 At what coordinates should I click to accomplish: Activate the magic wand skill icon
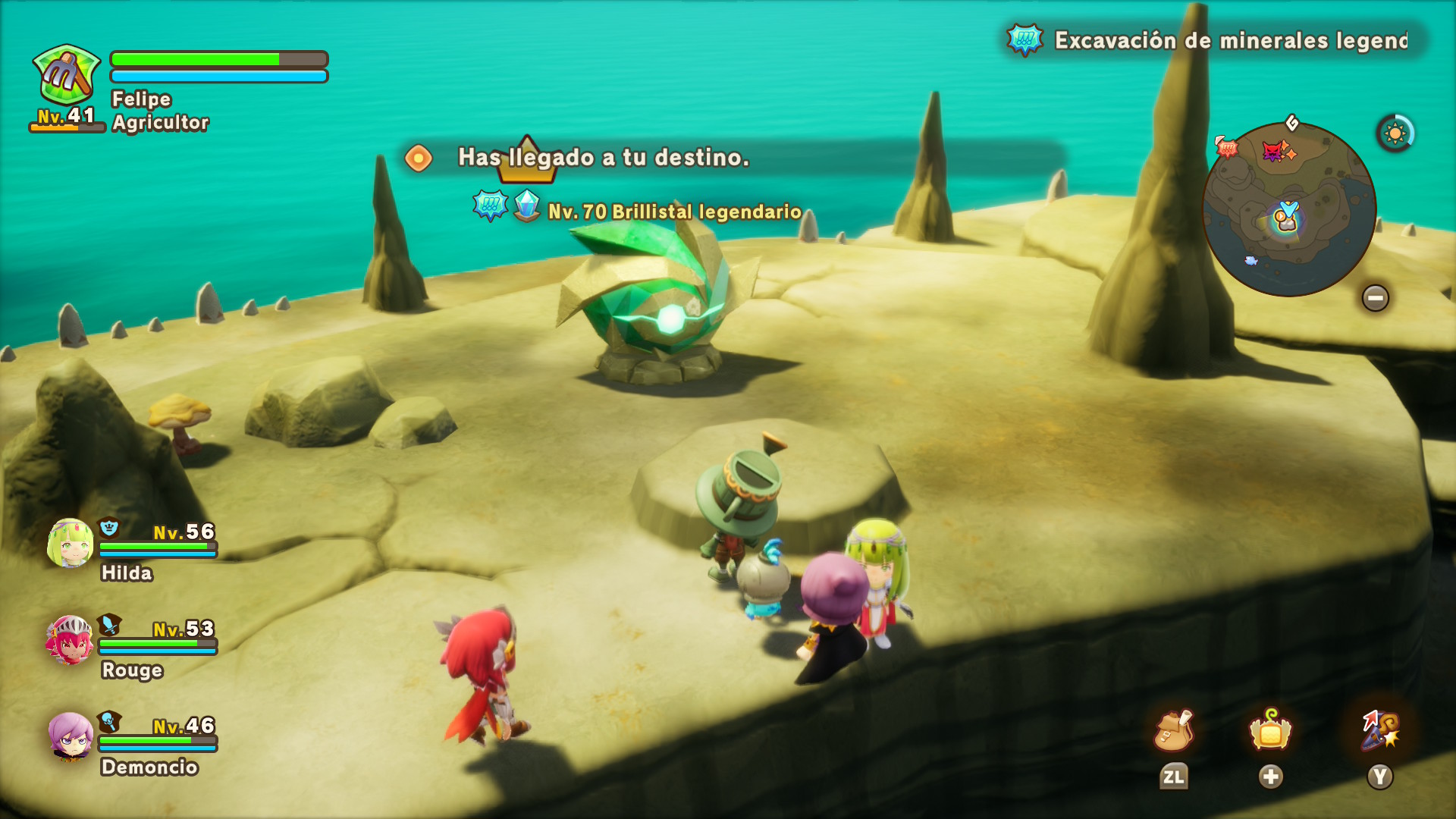pyautogui.click(x=1379, y=731)
